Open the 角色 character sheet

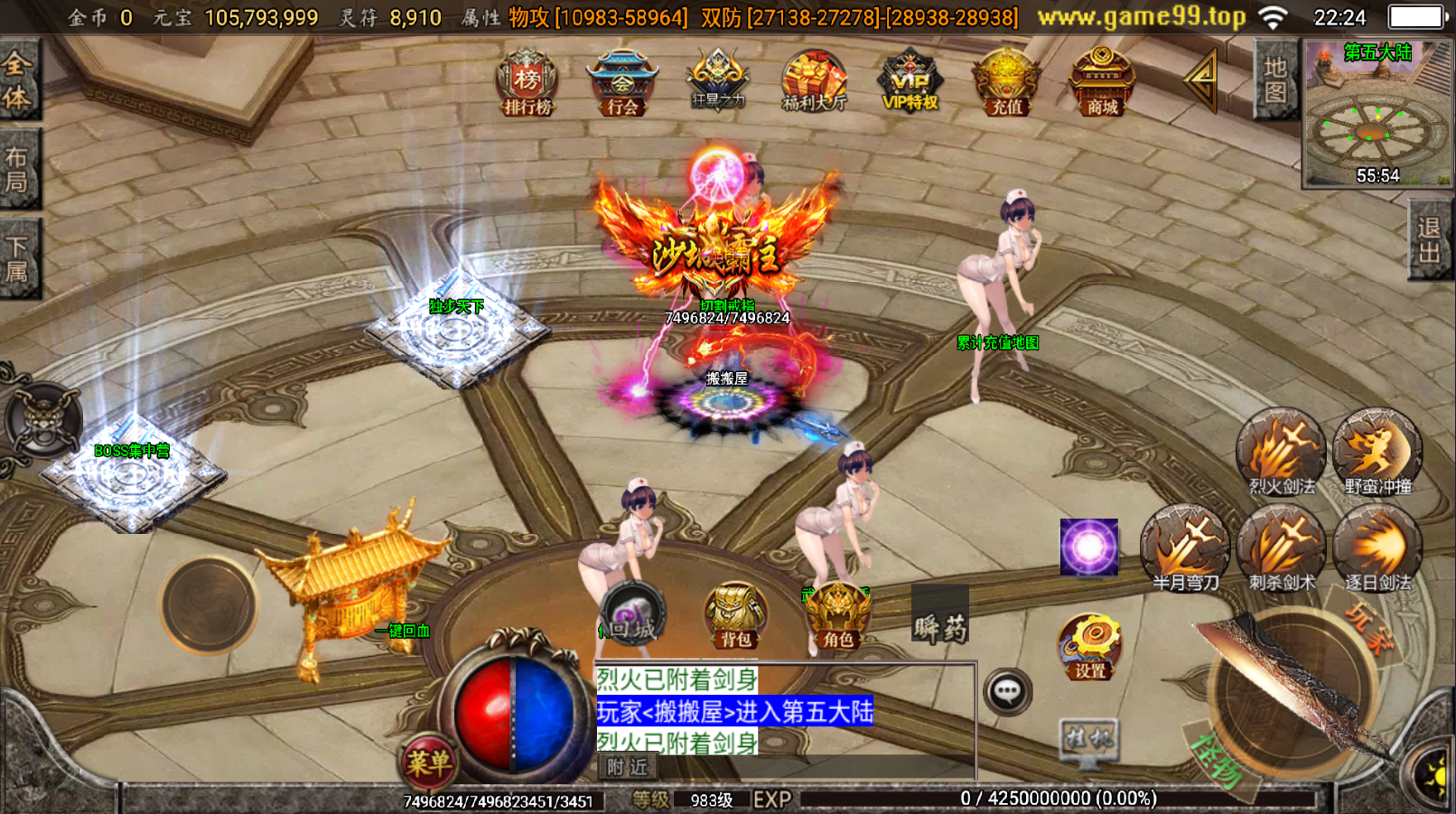coord(838,616)
